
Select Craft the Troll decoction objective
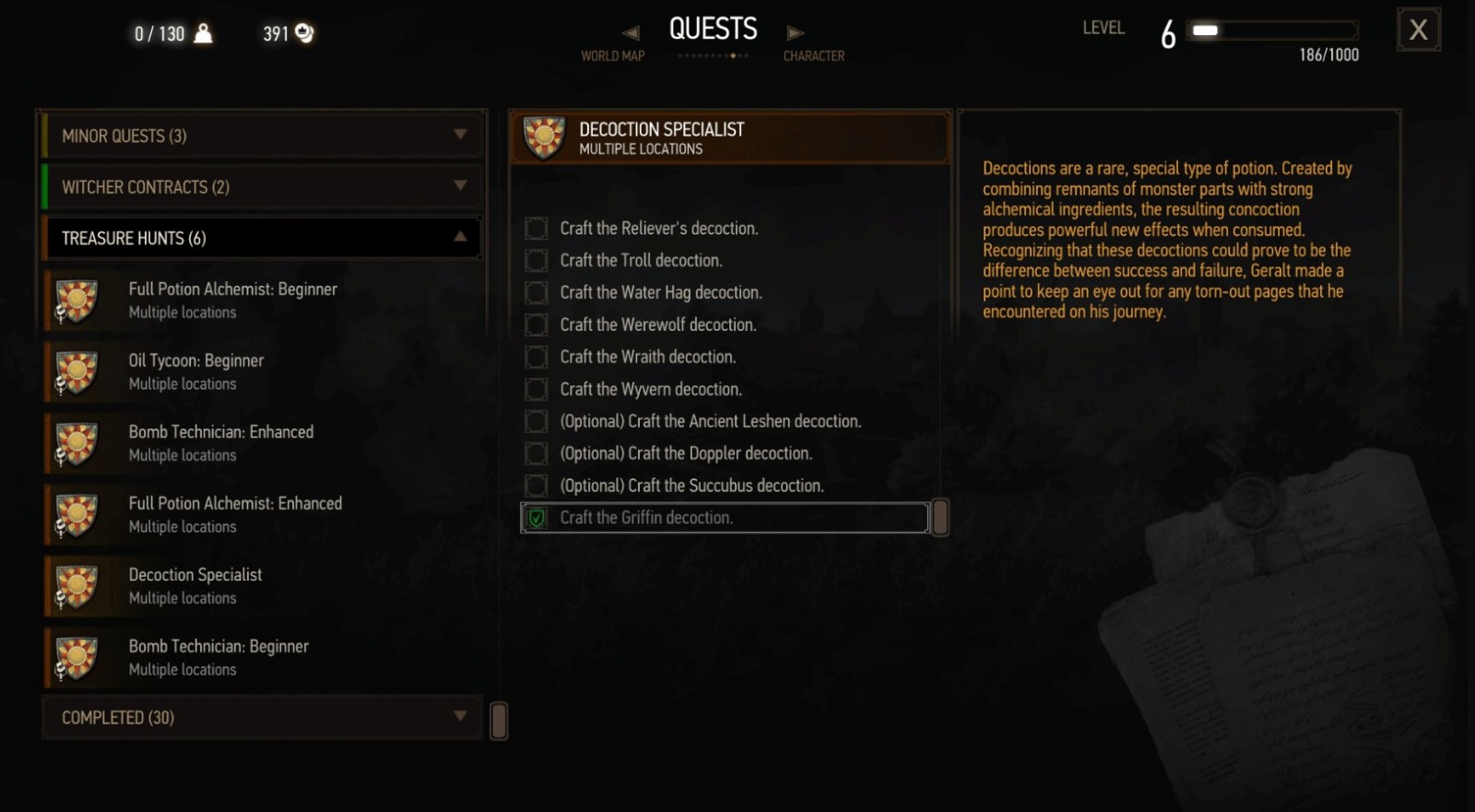641,261
